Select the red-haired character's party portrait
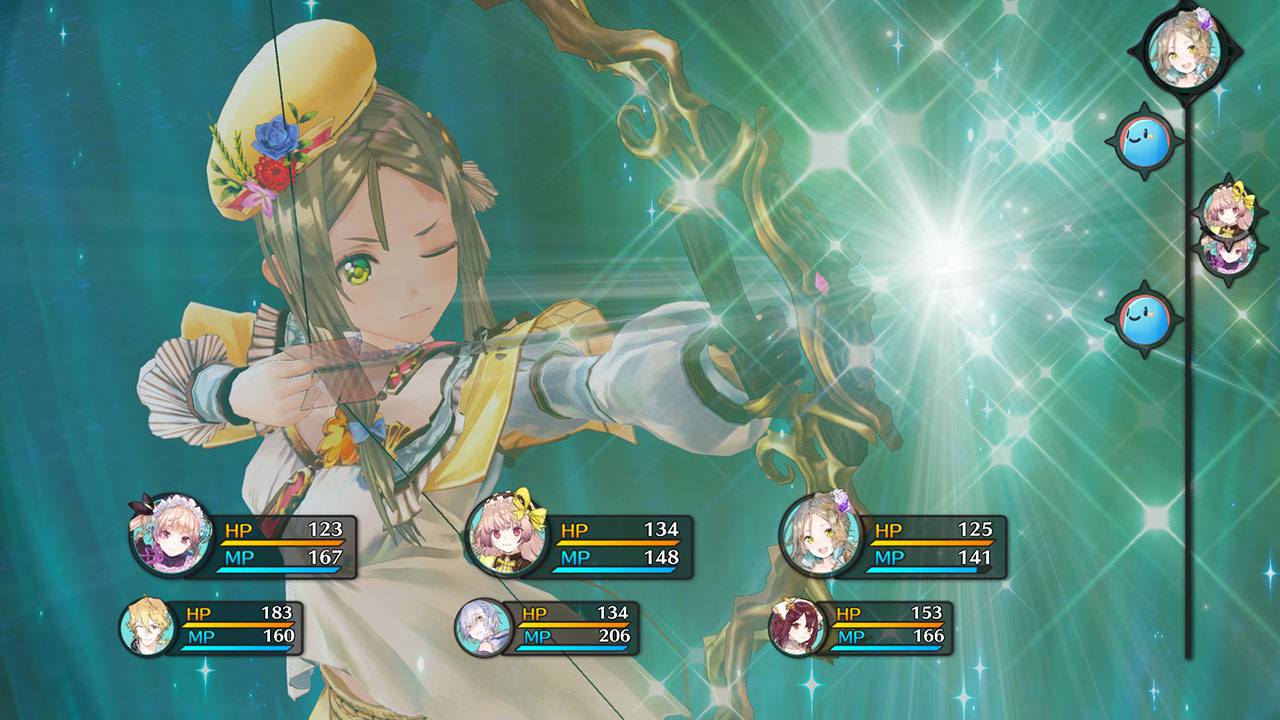This screenshot has width=1280, height=720. [x=797, y=627]
